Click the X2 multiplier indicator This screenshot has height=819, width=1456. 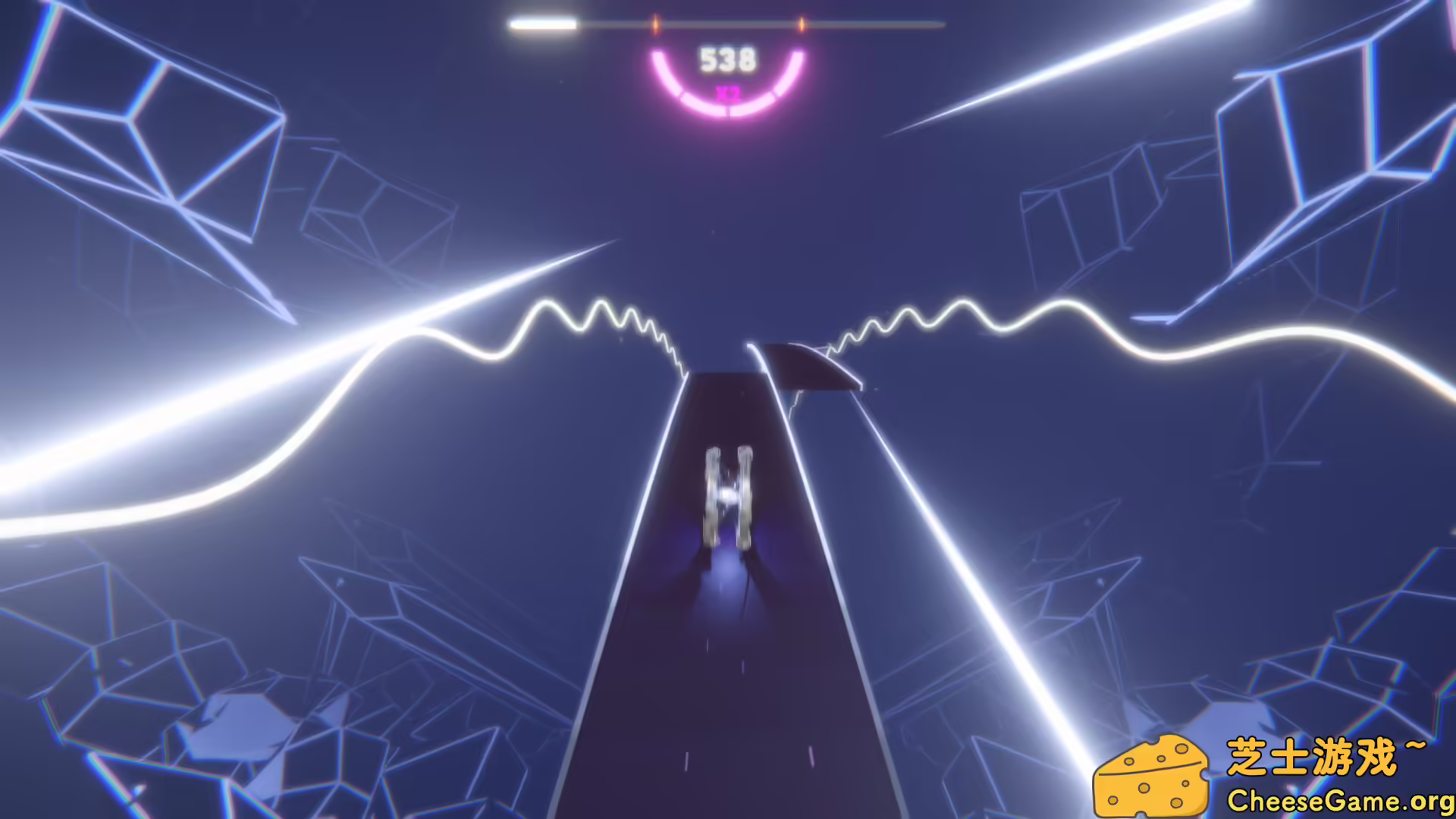[x=726, y=94]
